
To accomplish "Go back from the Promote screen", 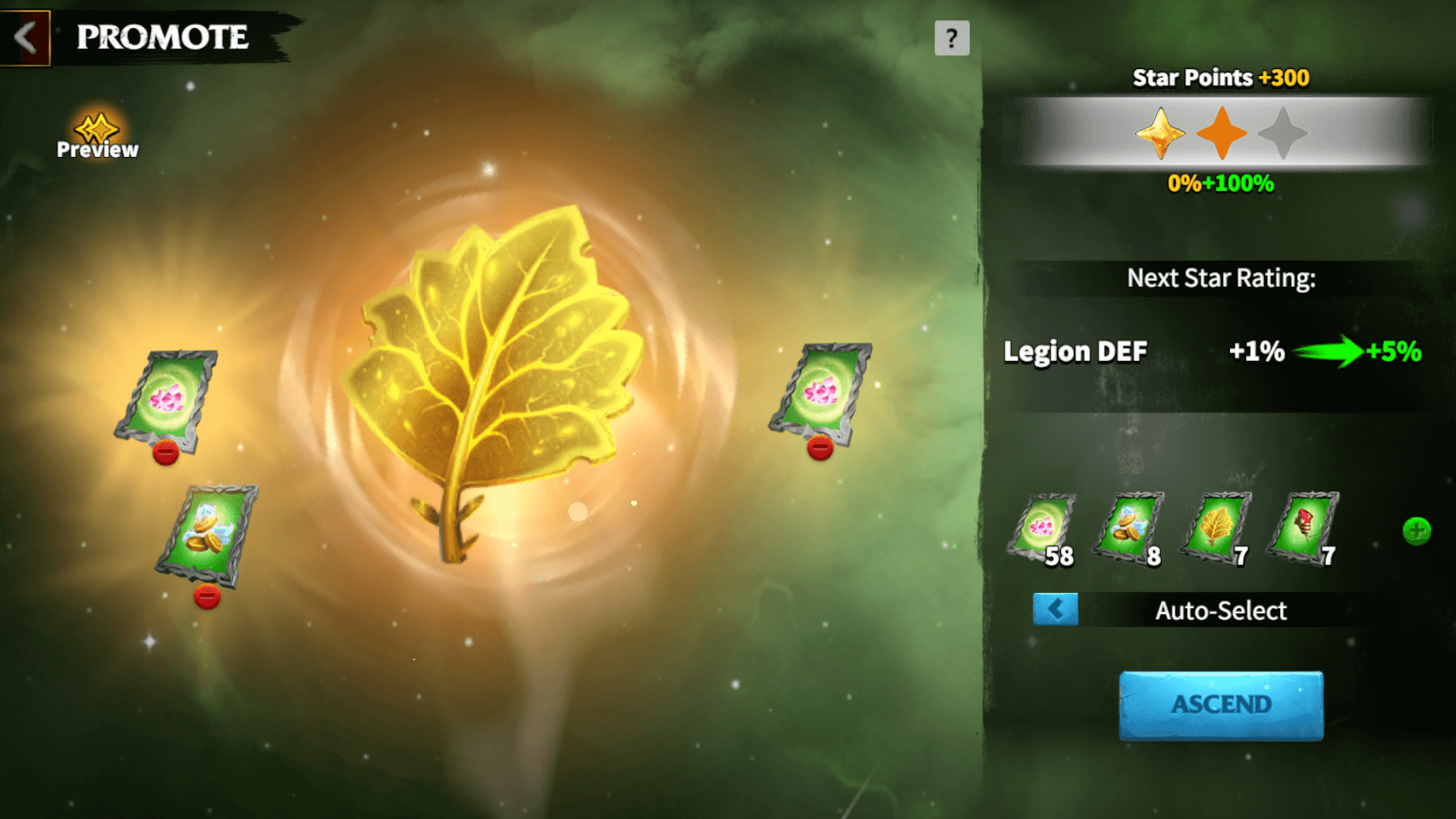I will coord(25,37).
